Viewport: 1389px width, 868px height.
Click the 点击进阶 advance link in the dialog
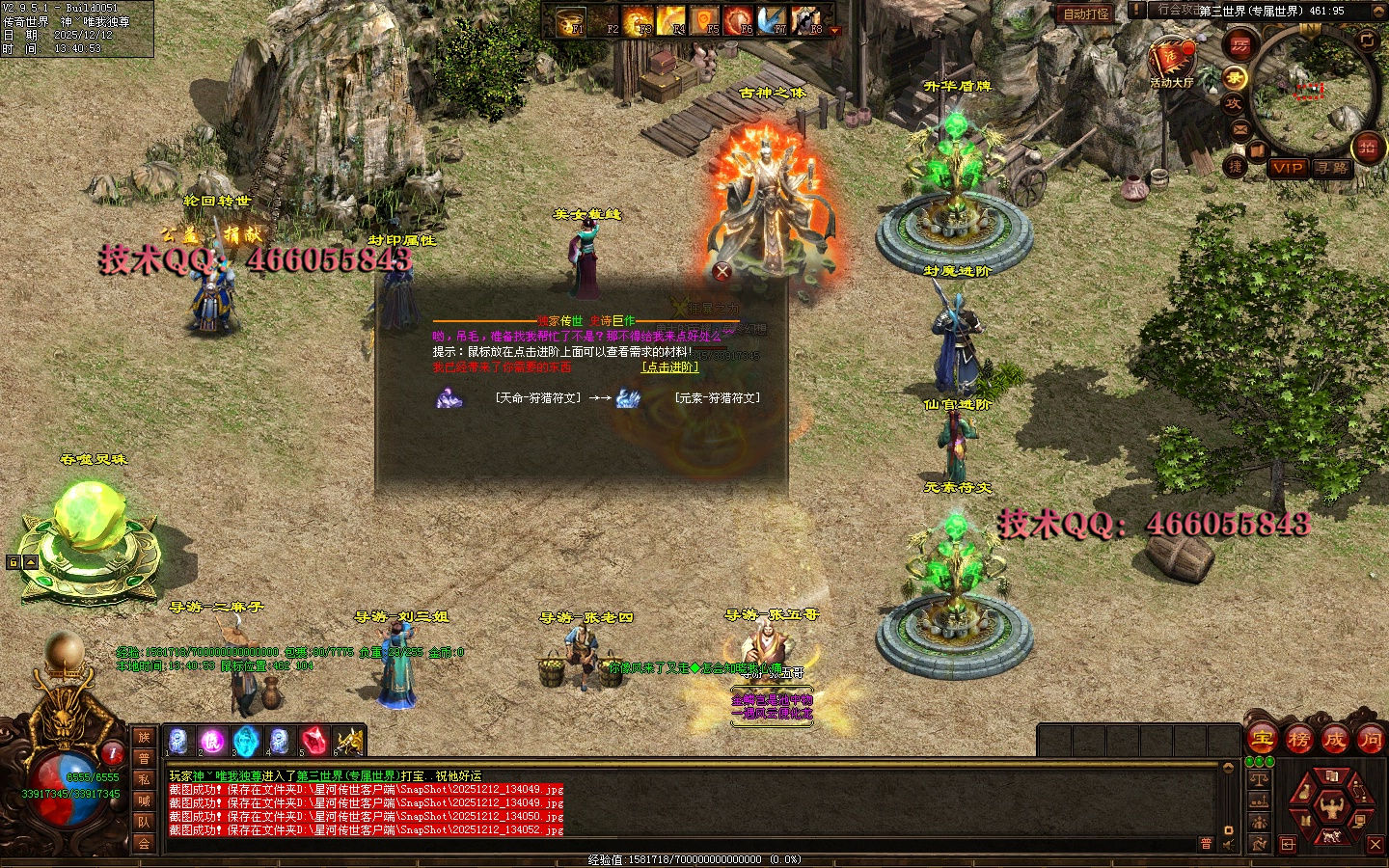pos(669,367)
